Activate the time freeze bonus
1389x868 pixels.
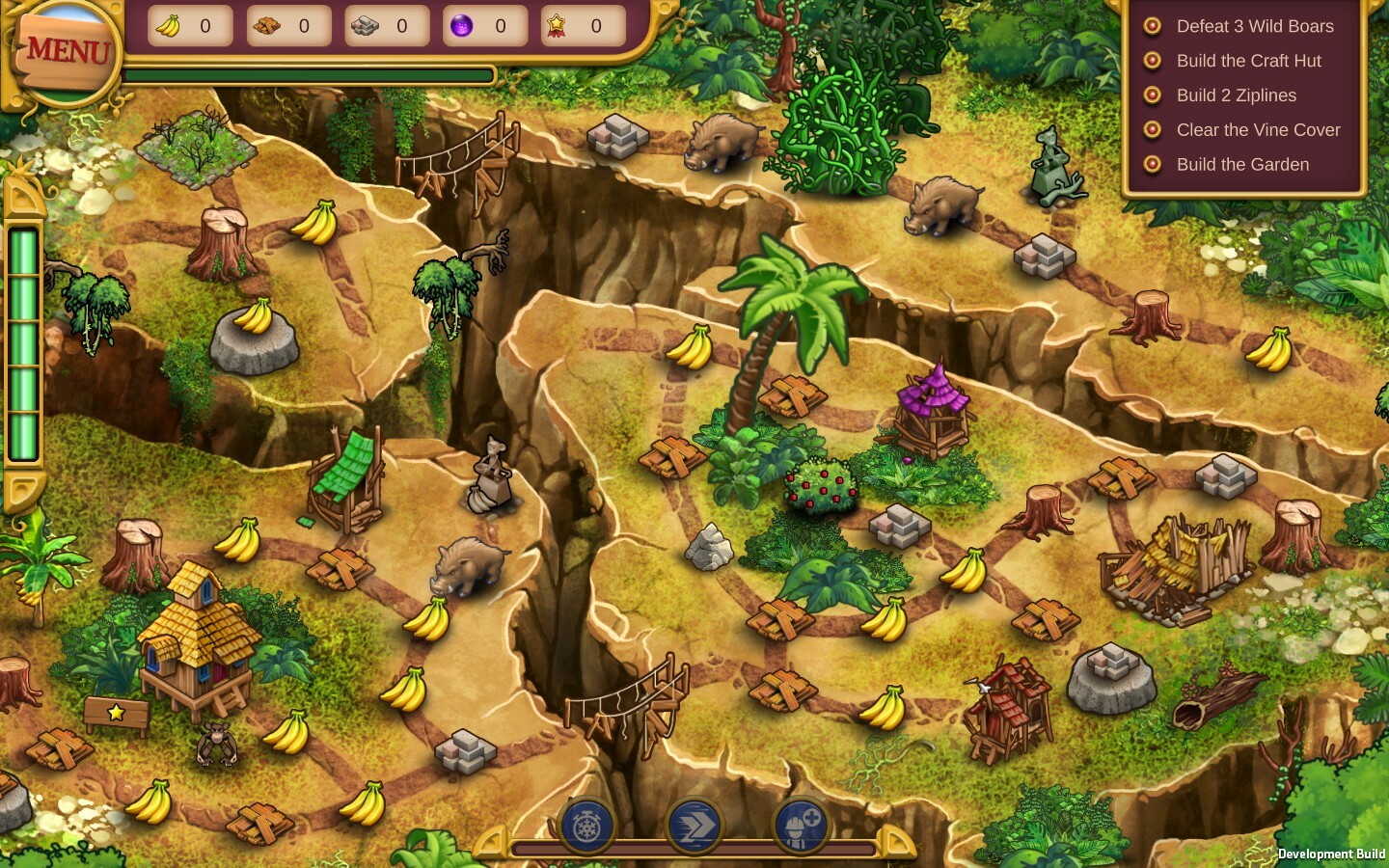(x=590, y=827)
